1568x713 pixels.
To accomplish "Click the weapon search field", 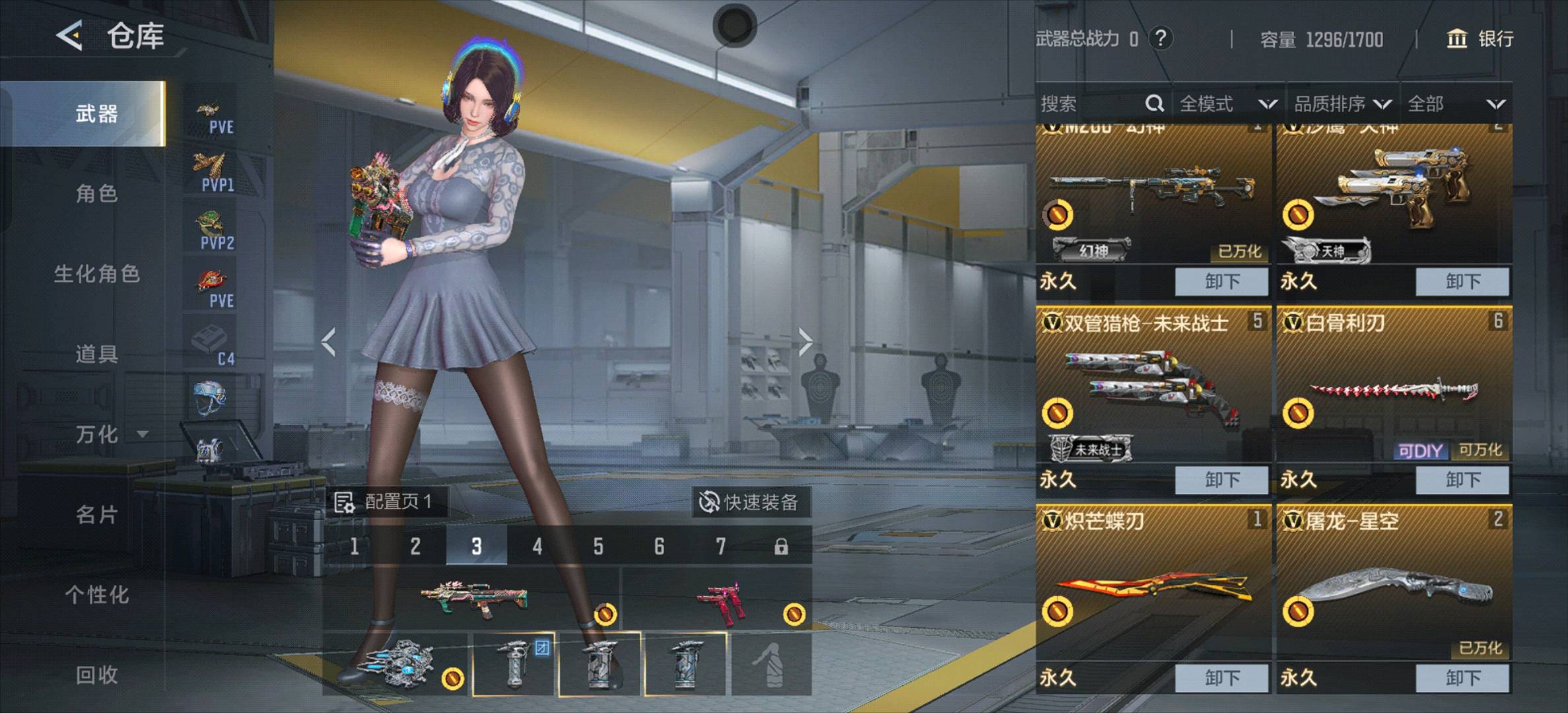I will (1093, 104).
